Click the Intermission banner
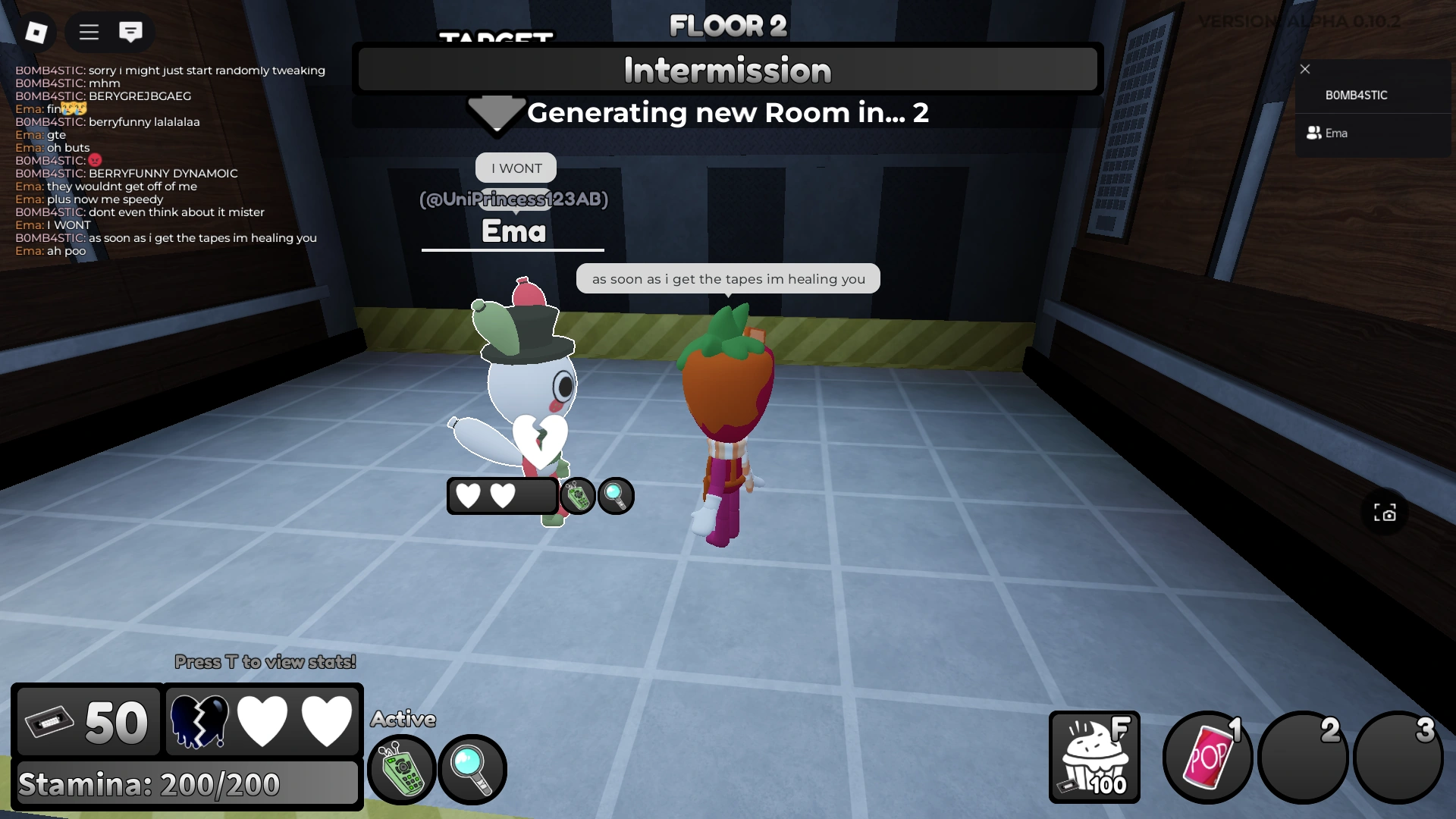 [727, 69]
